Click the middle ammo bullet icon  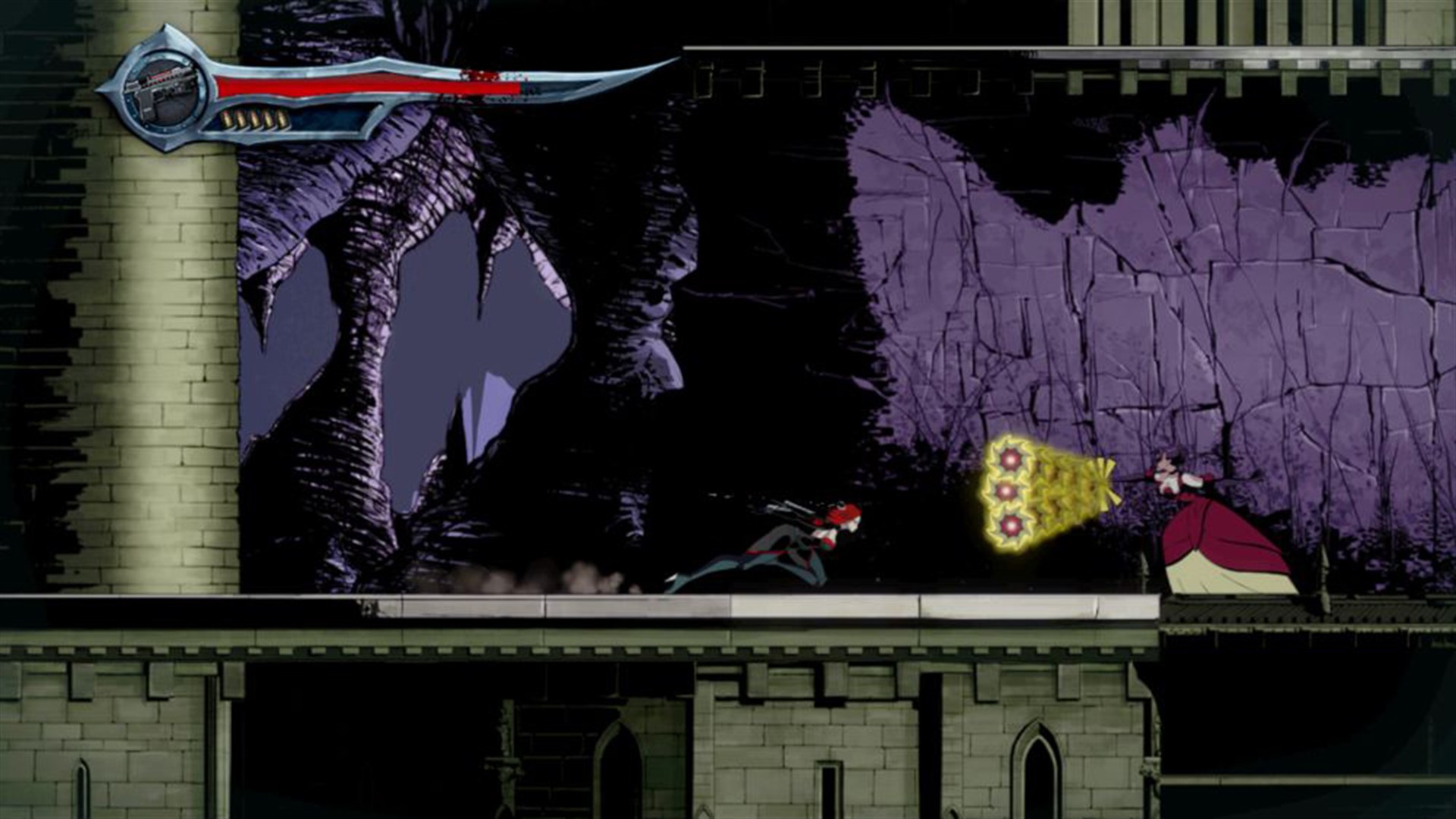pos(256,119)
